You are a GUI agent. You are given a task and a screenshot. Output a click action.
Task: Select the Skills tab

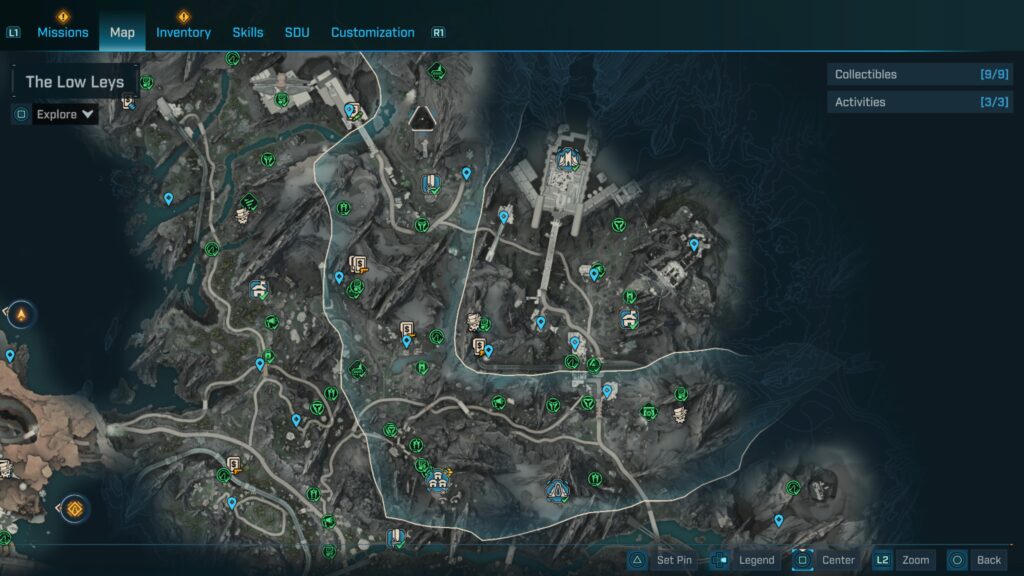pyautogui.click(x=248, y=32)
